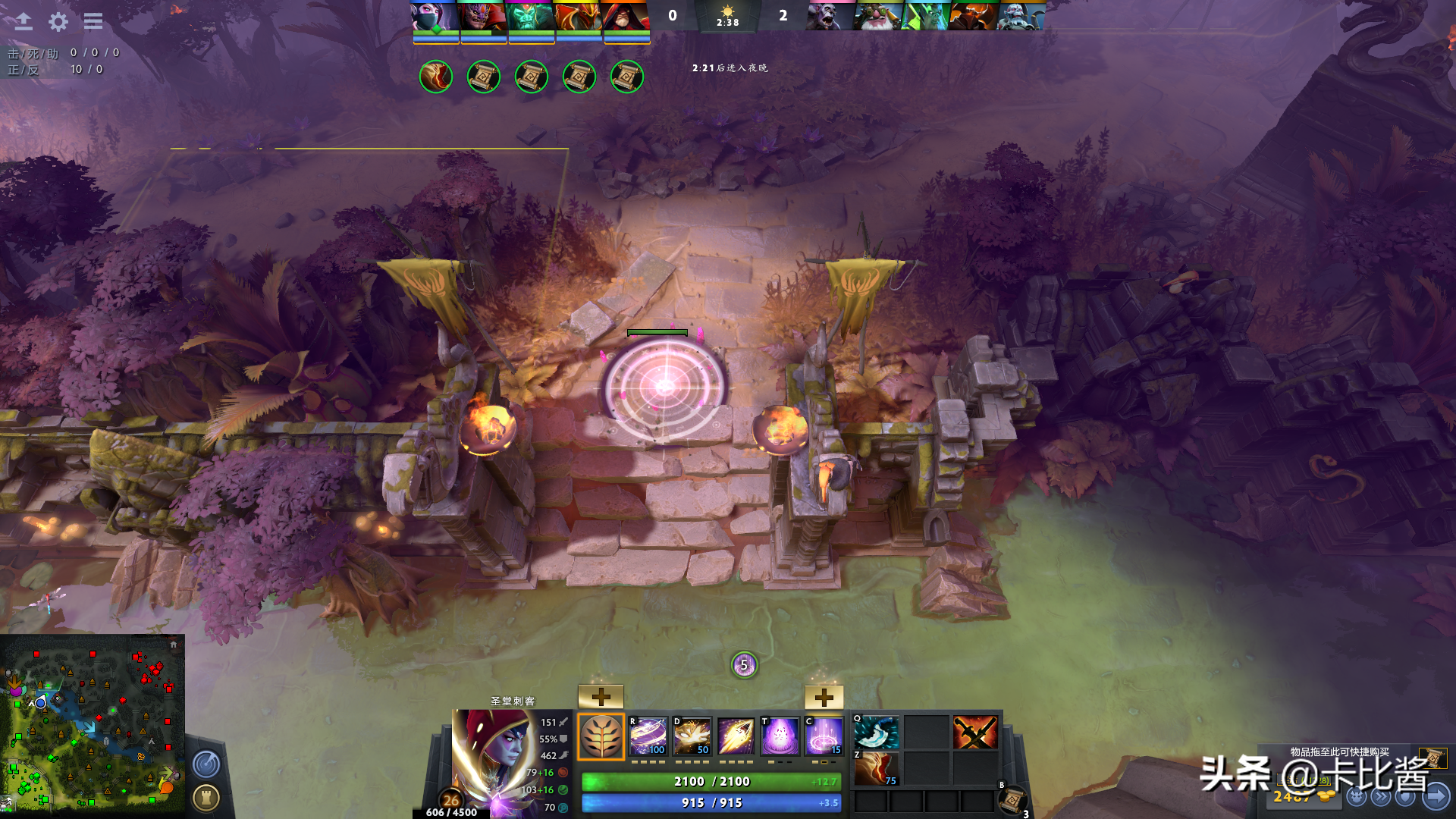Open the settings gear menu
1456x819 pixels.
(x=58, y=21)
